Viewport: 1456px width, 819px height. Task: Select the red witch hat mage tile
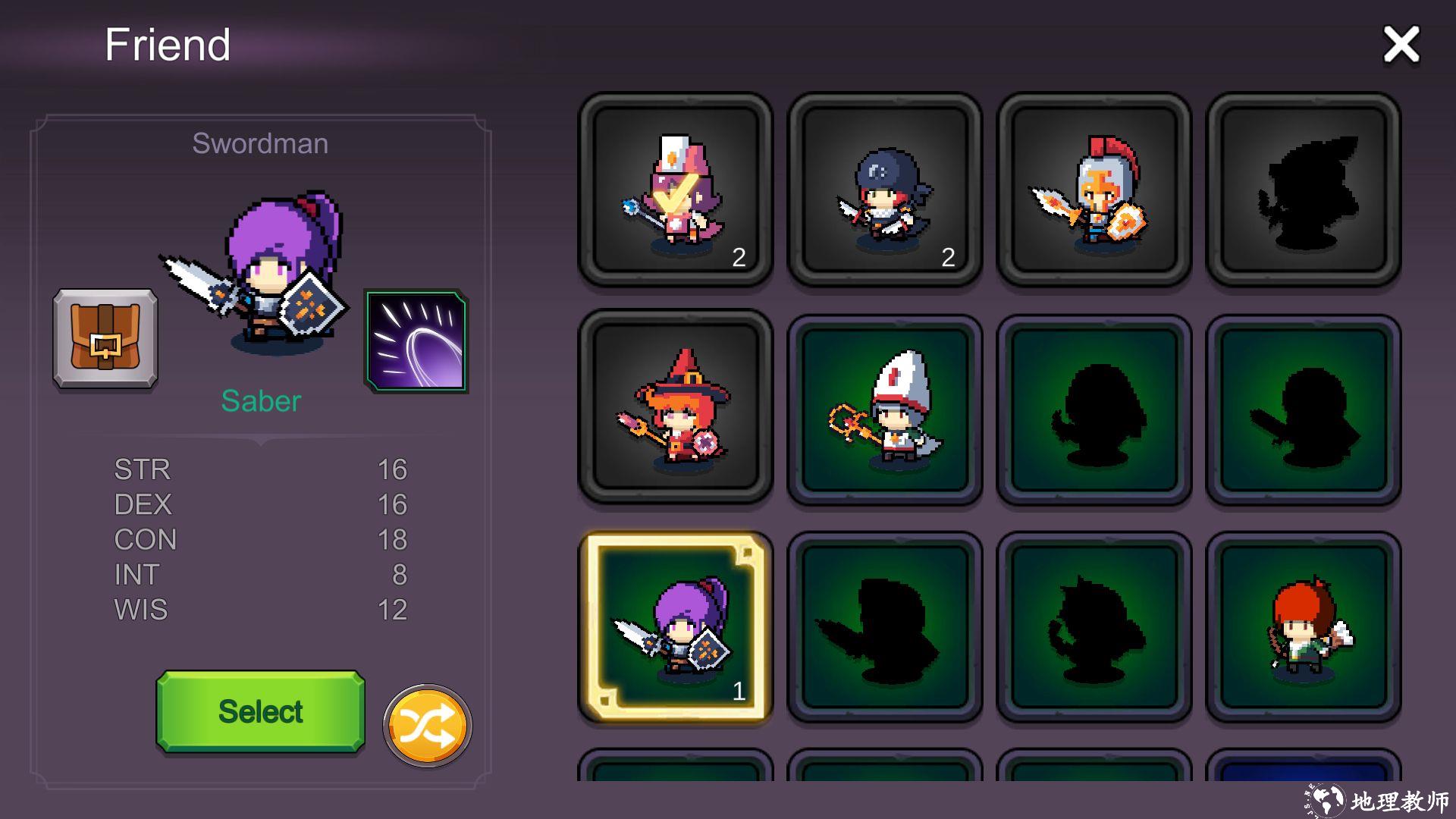(675, 406)
